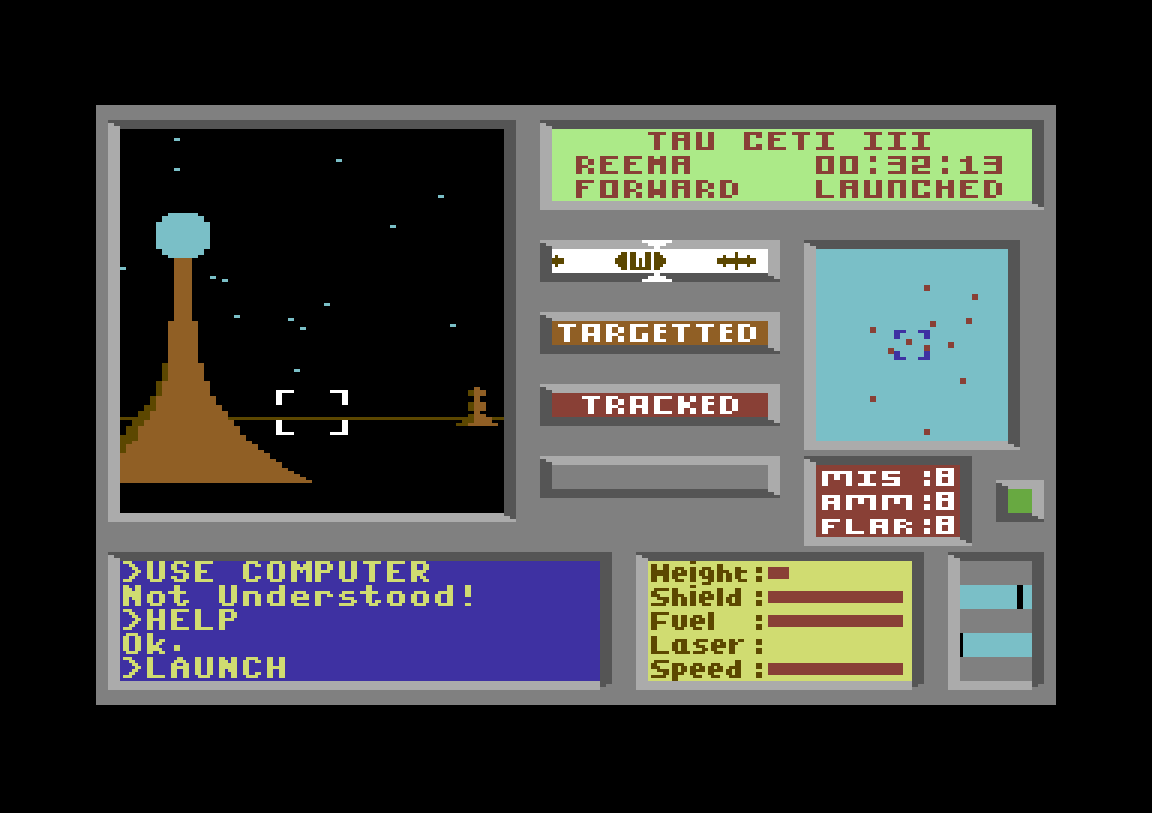The image size is (1152, 813).
Task: Click the red TRACKED indicator panel
Action: coord(659,405)
